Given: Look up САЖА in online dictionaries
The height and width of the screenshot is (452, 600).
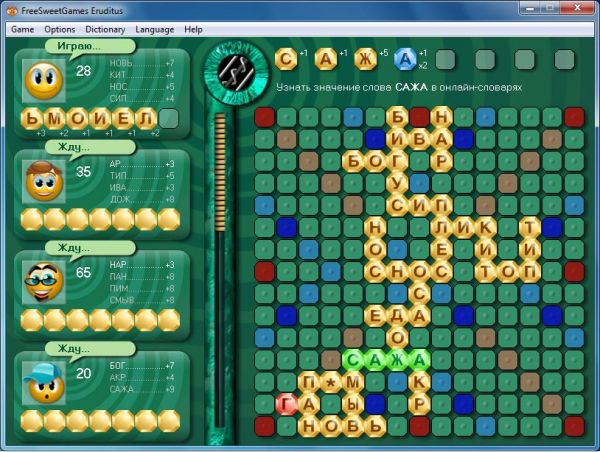Looking at the screenshot, I should (399, 89).
